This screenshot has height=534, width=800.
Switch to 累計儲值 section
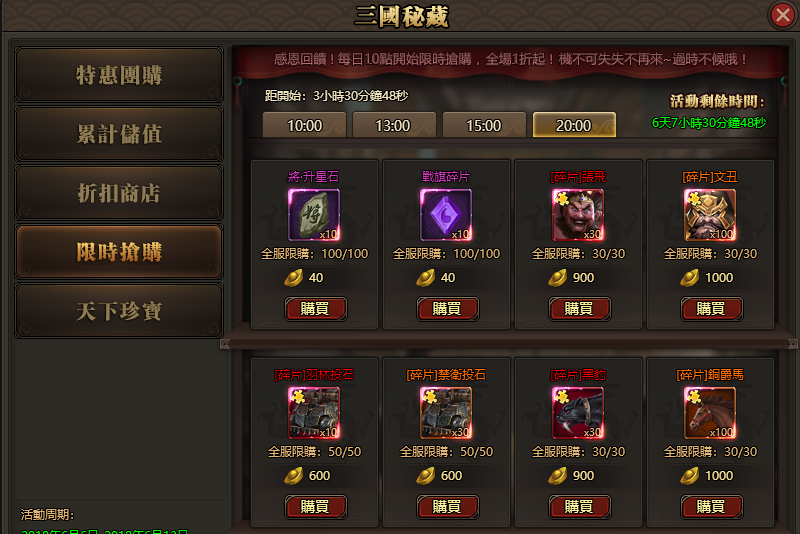coord(119,134)
